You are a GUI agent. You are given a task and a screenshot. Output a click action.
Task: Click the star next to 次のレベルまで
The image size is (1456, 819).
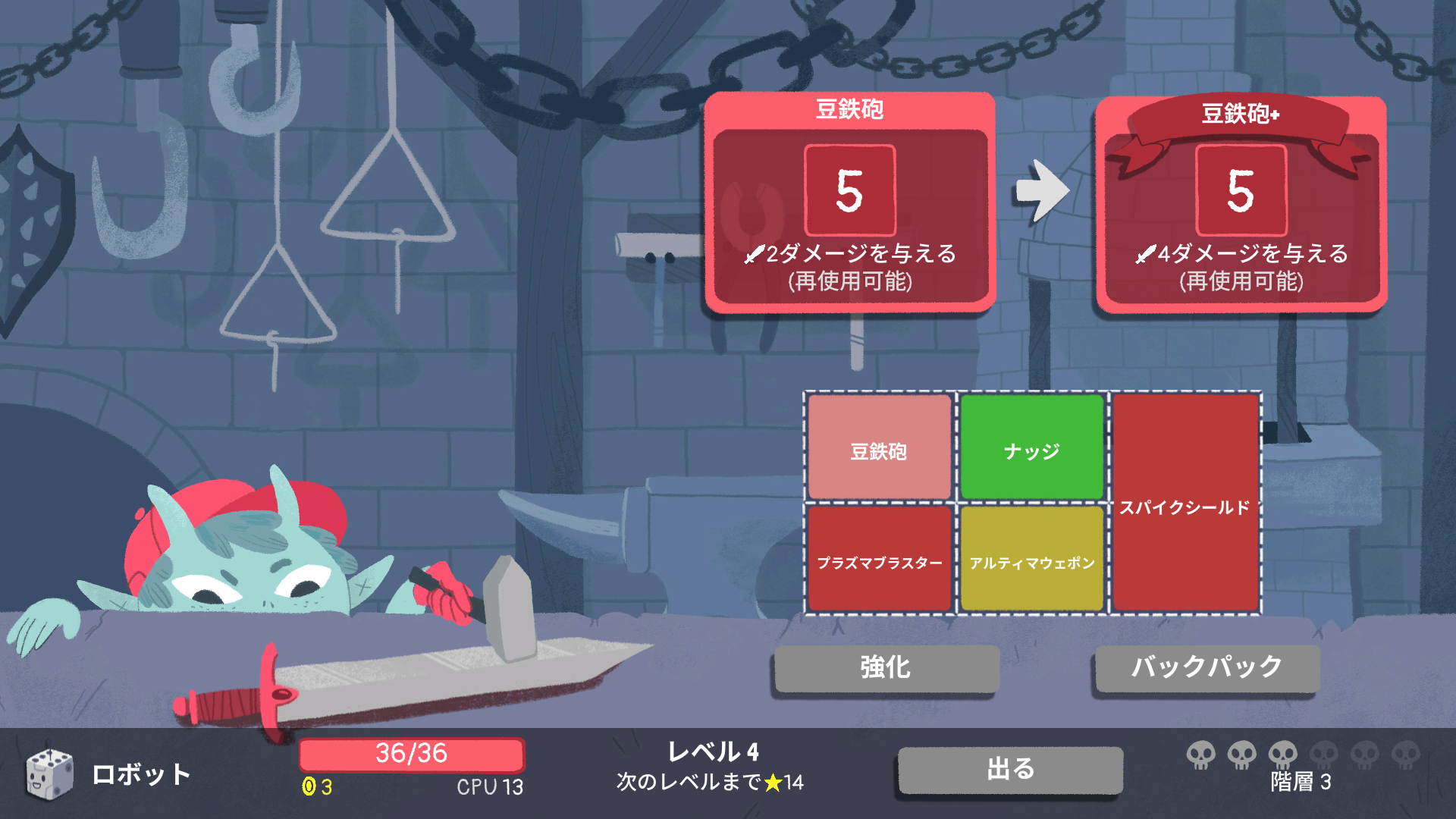(x=773, y=782)
